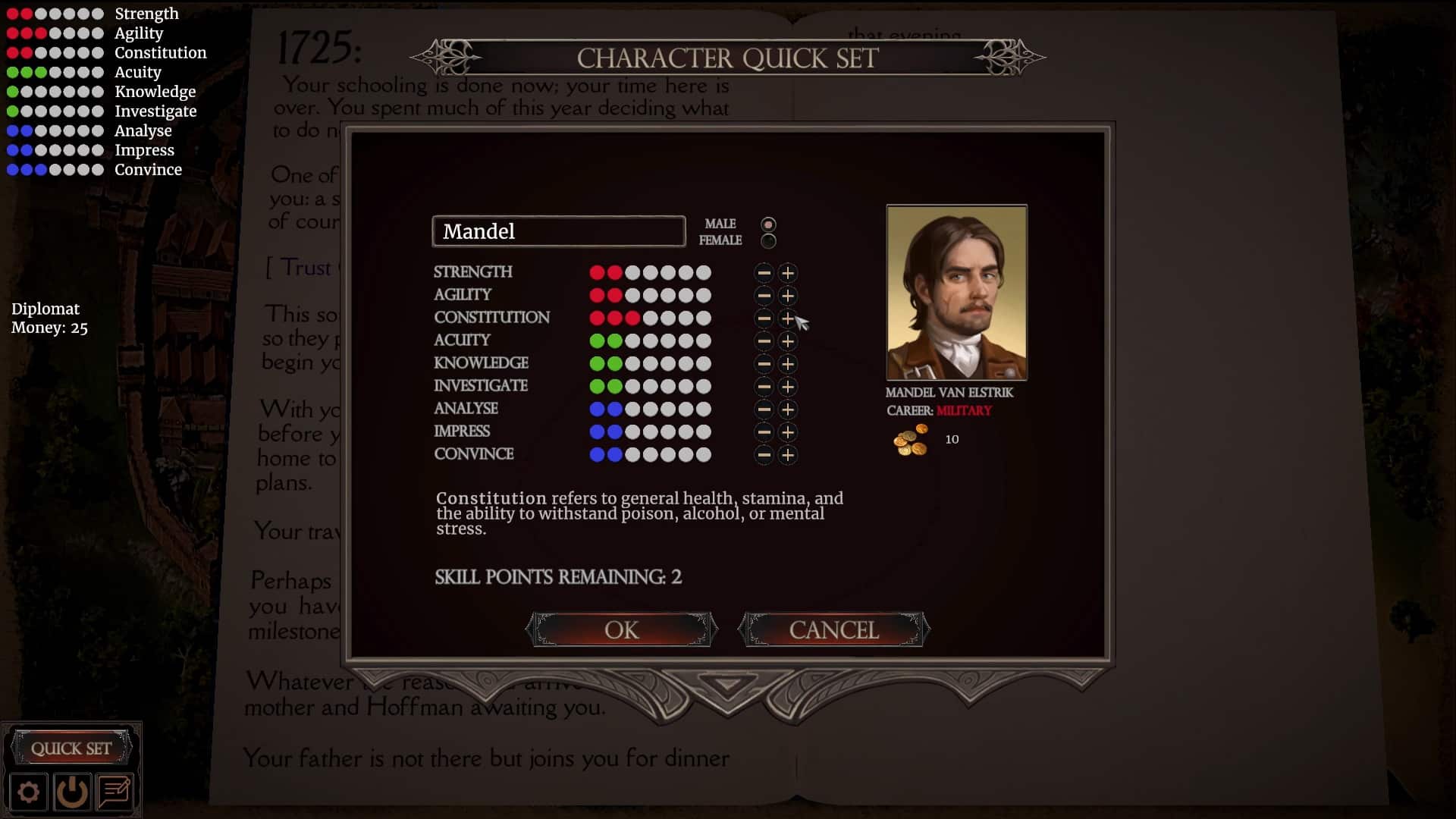
Task: Decrease Impress by one point
Action: point(764,432)
